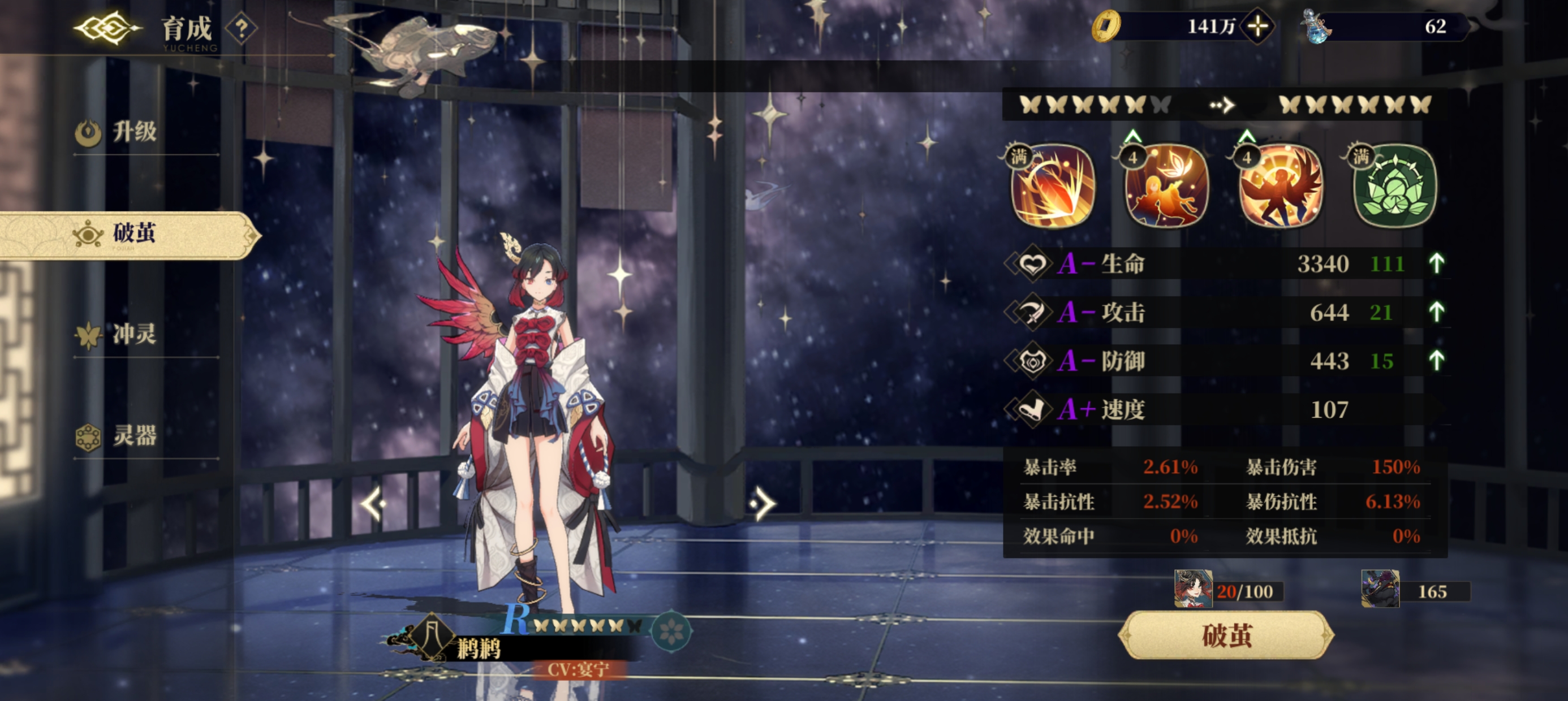Select the golden butterfly dancer skill icon
The image size is (1568, 701).
(x=1166, y=187)
